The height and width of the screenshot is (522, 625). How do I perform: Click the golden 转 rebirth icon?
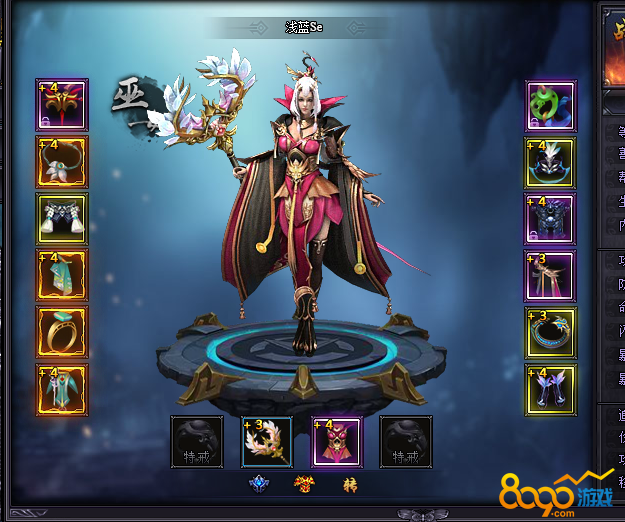(x=350, y=485)
